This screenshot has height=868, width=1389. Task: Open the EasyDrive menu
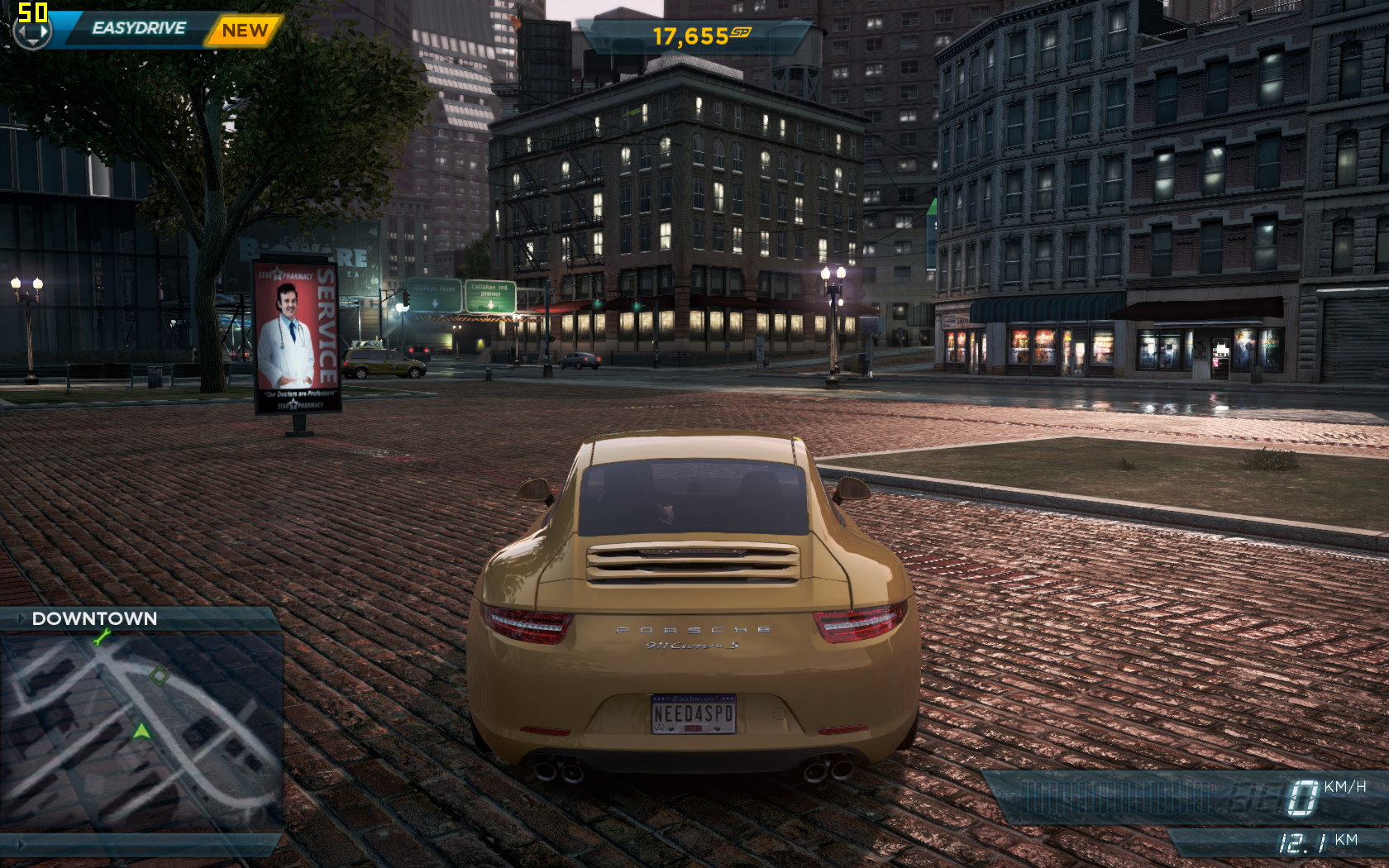point(138,29)
